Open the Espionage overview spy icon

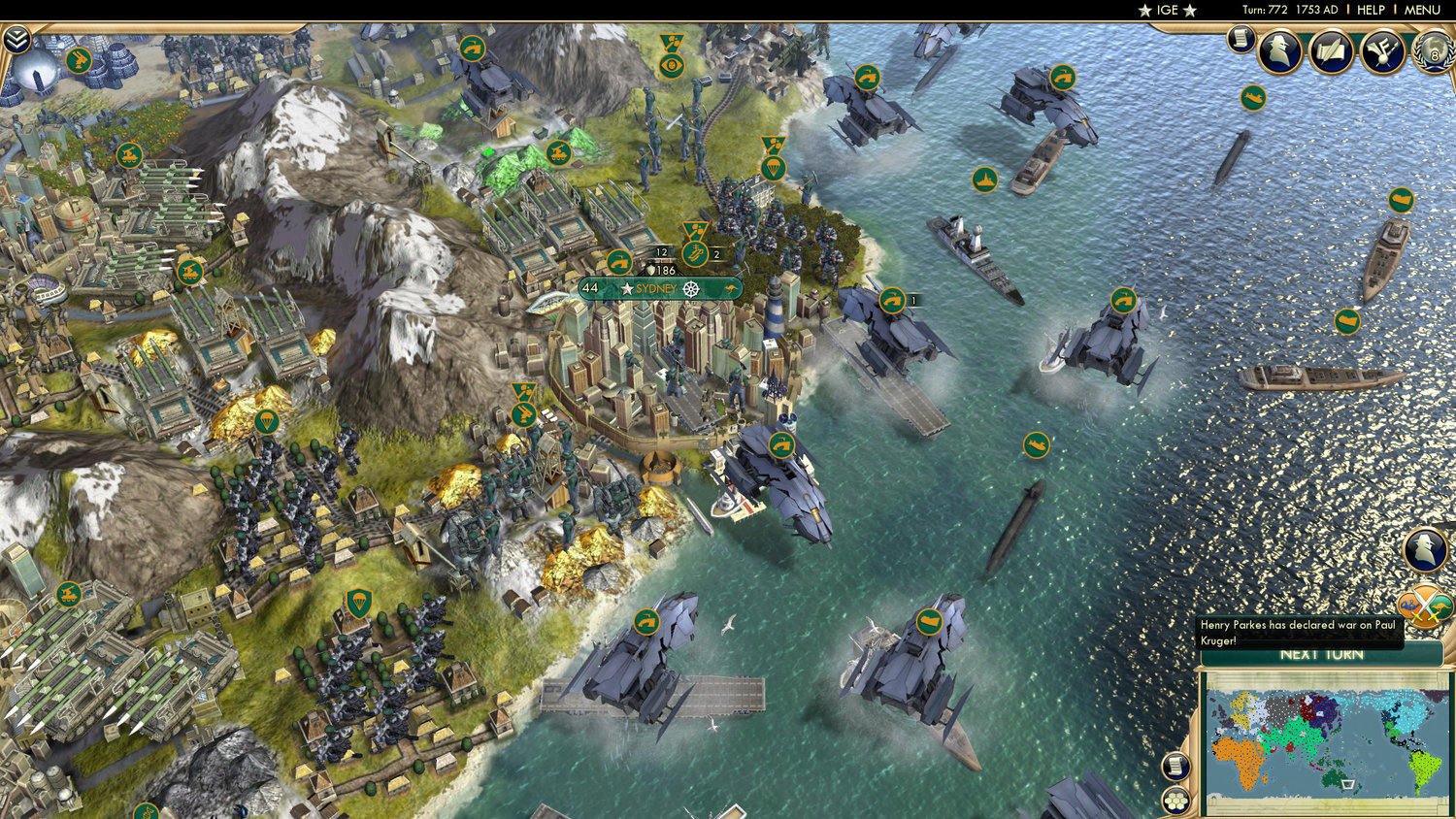[x=1279, y=53]
